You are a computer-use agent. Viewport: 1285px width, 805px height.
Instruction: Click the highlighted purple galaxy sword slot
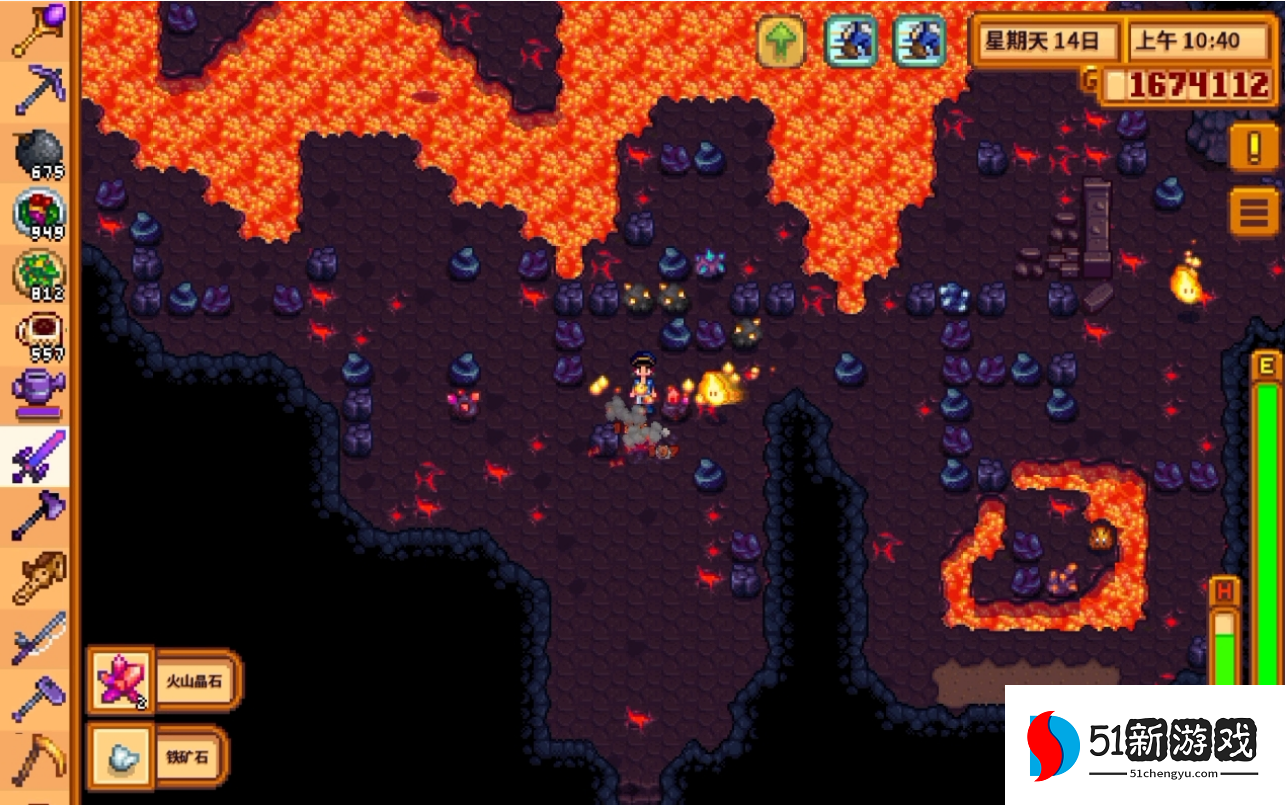tap(38, 456)
